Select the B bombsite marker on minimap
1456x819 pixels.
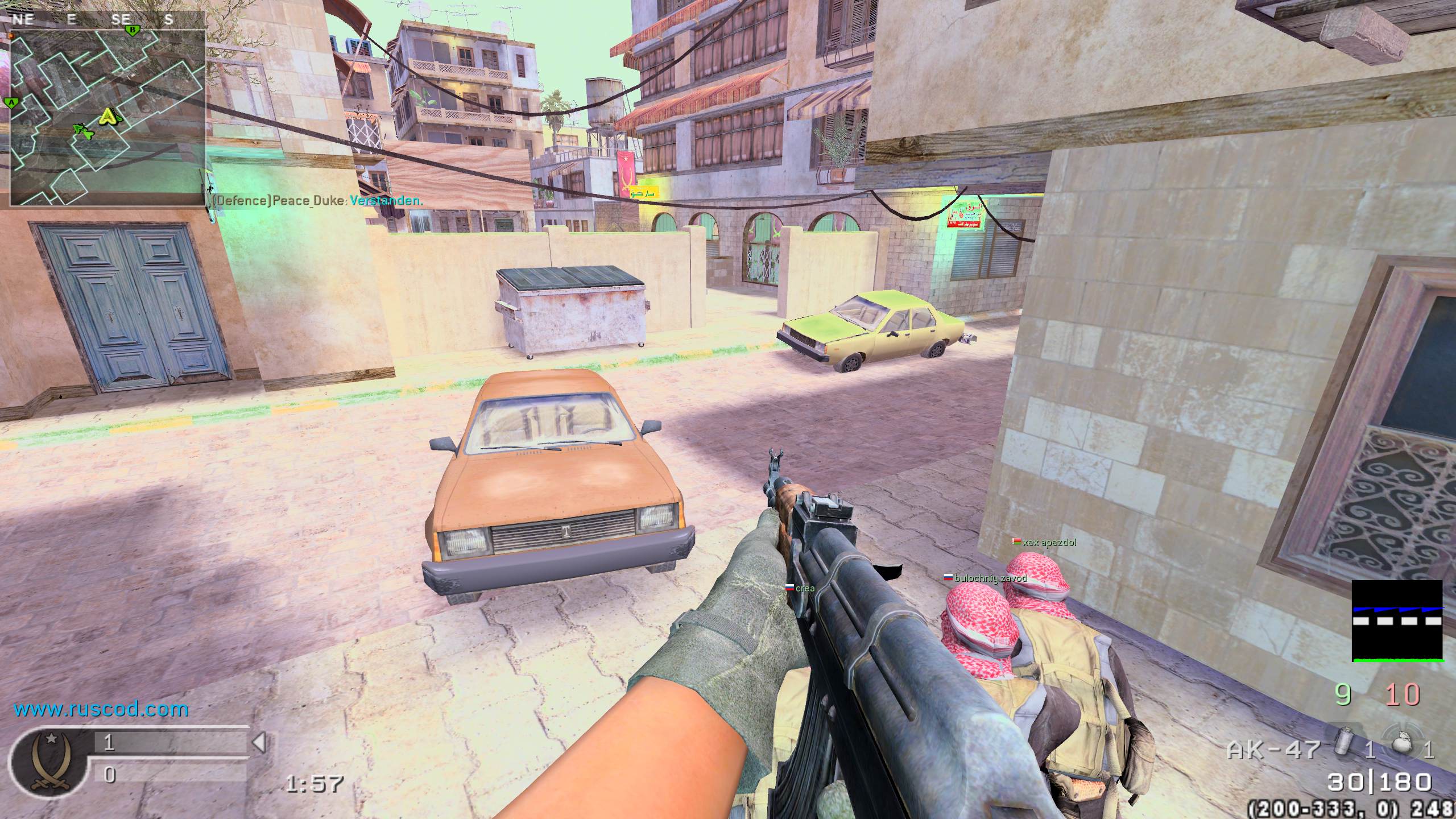(x=133, y=29)
